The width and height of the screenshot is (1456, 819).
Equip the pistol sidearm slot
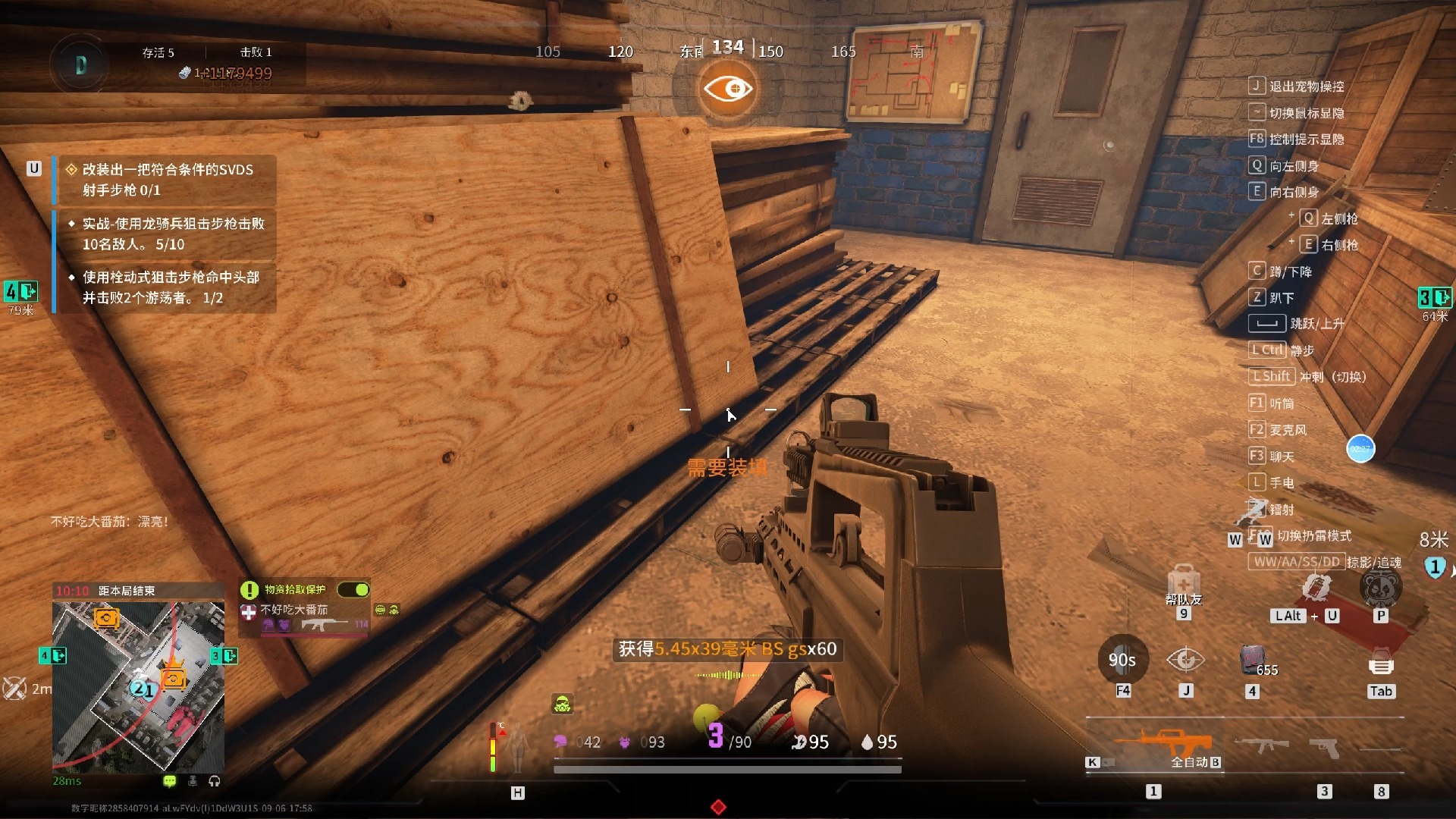[1325, 747]
